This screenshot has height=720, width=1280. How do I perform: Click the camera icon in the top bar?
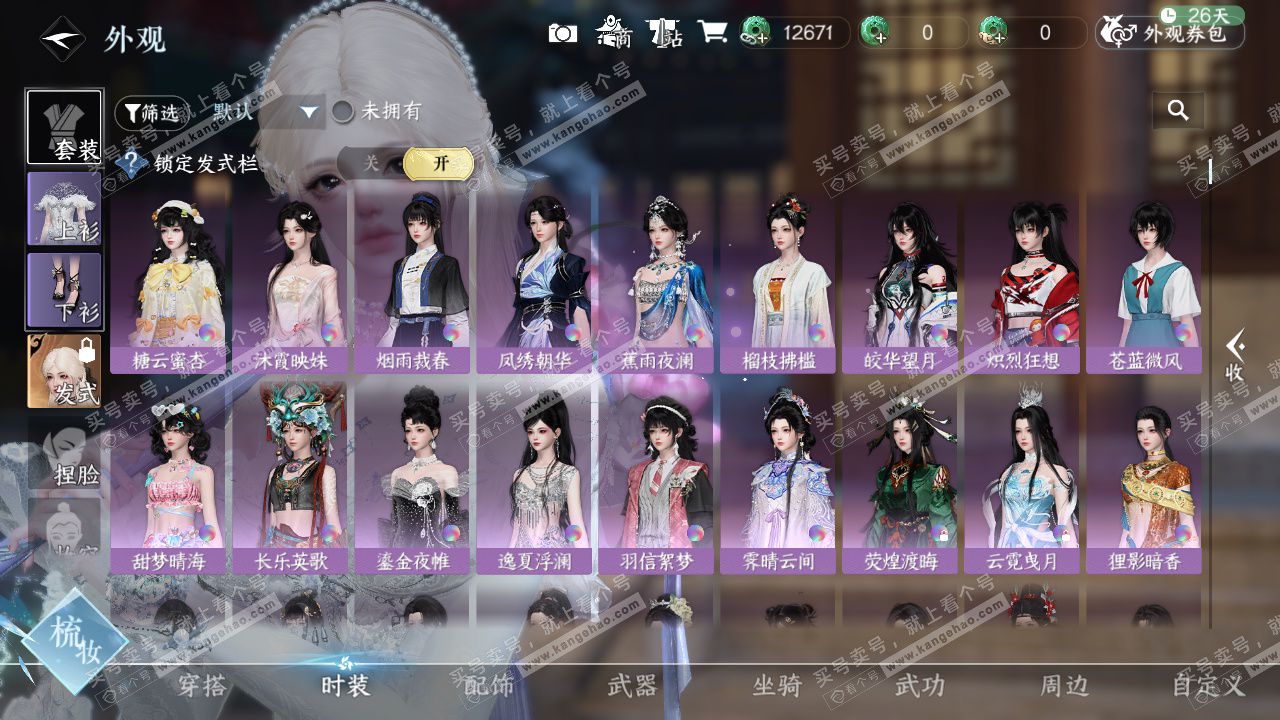pyautogui.click(x=563, y=33)
